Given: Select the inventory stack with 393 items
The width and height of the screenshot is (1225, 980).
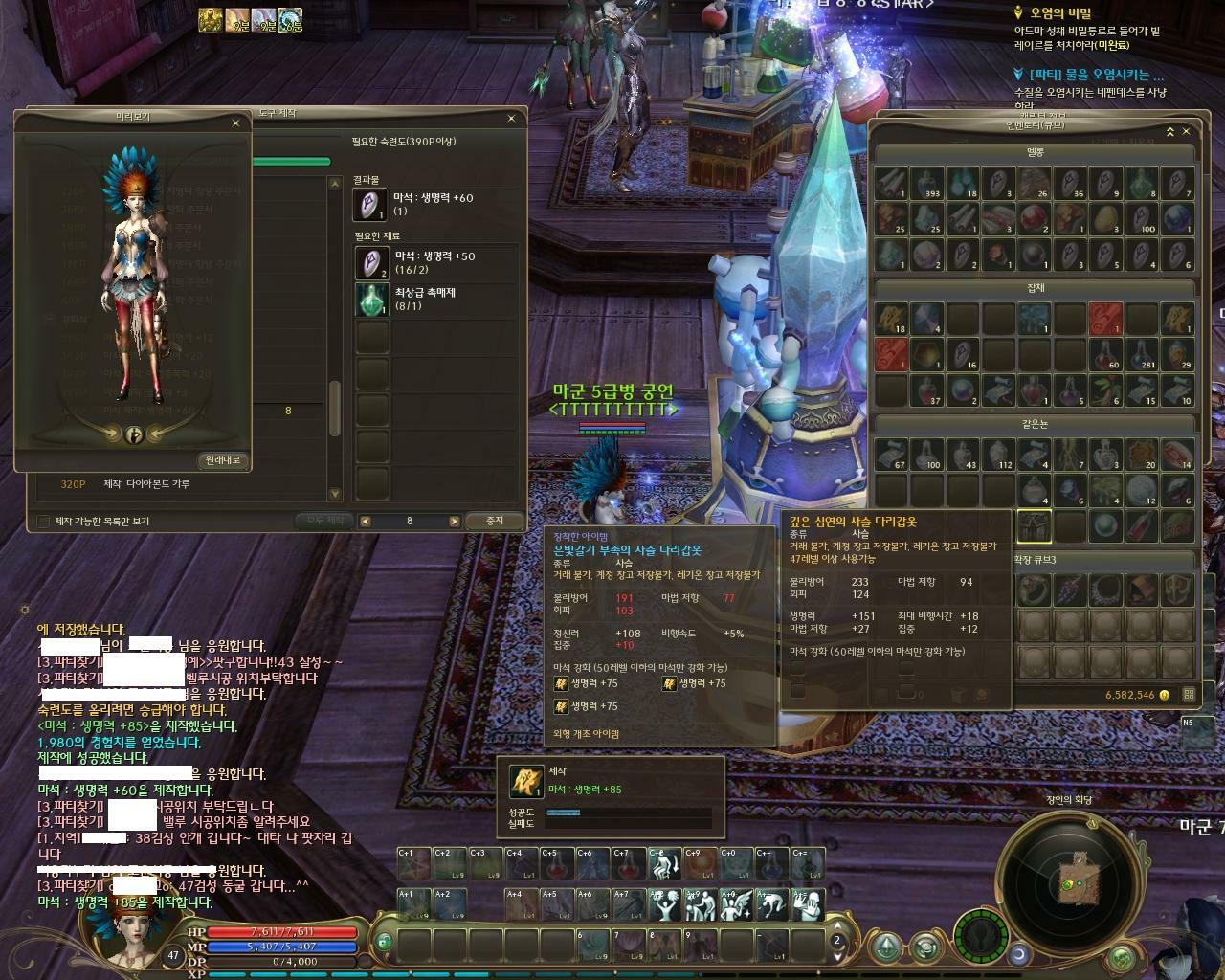Looking at the screenshot, I should coord(927,183).
